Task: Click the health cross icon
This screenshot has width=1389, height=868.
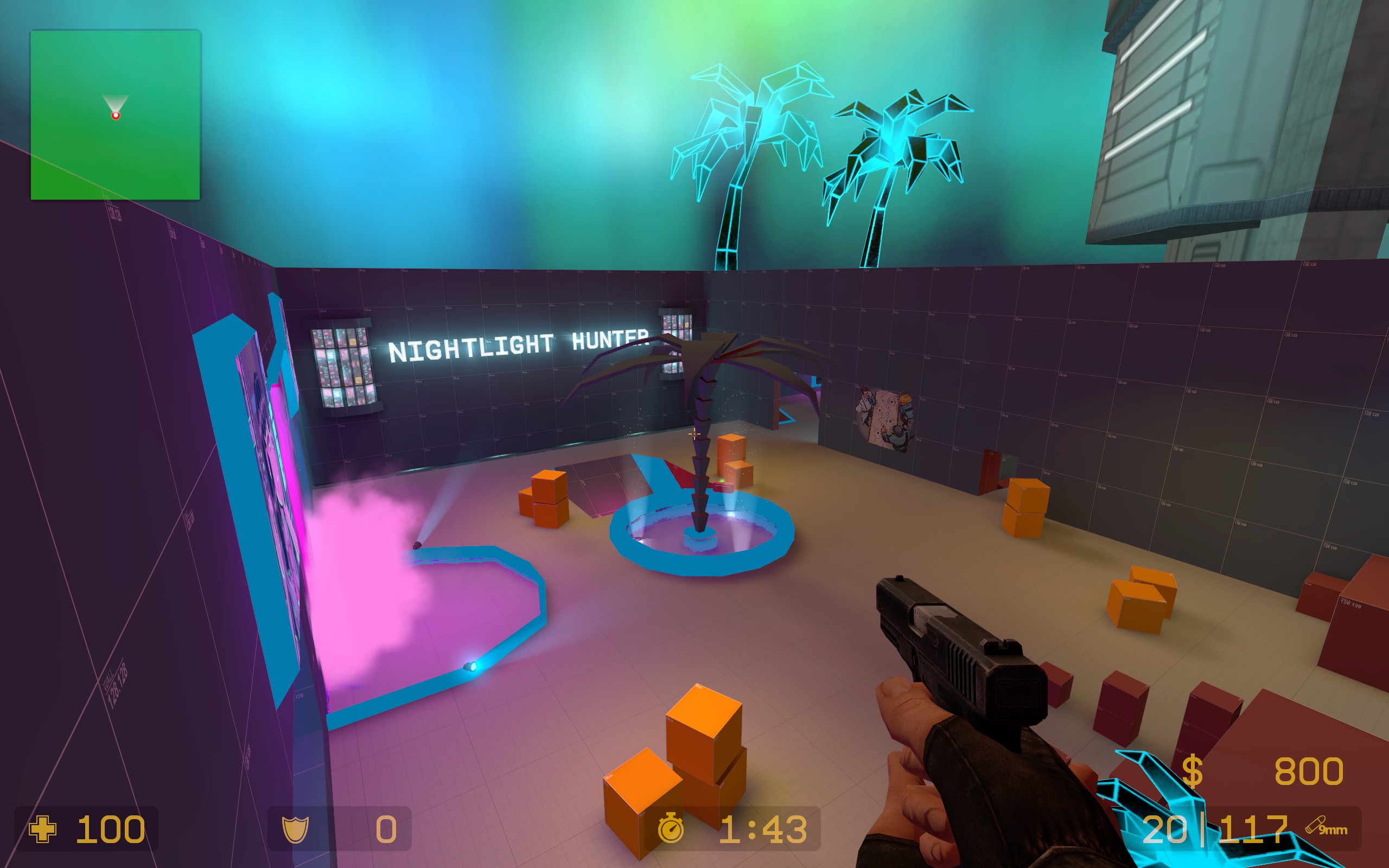Action: coord(42,829)
